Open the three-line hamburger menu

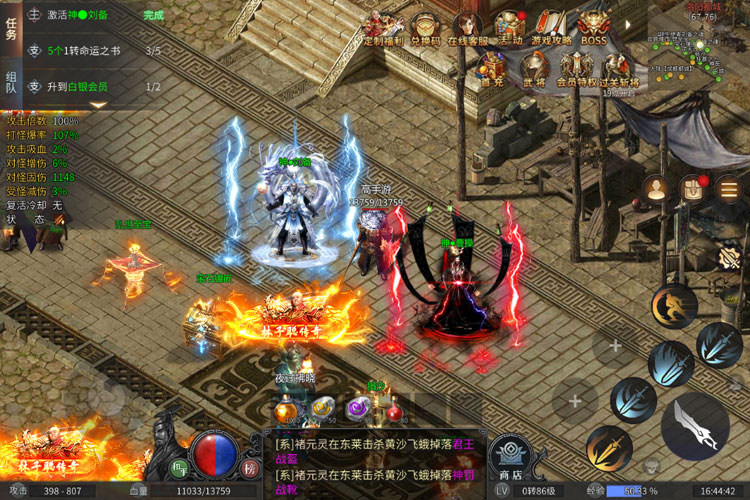point(728,188)
